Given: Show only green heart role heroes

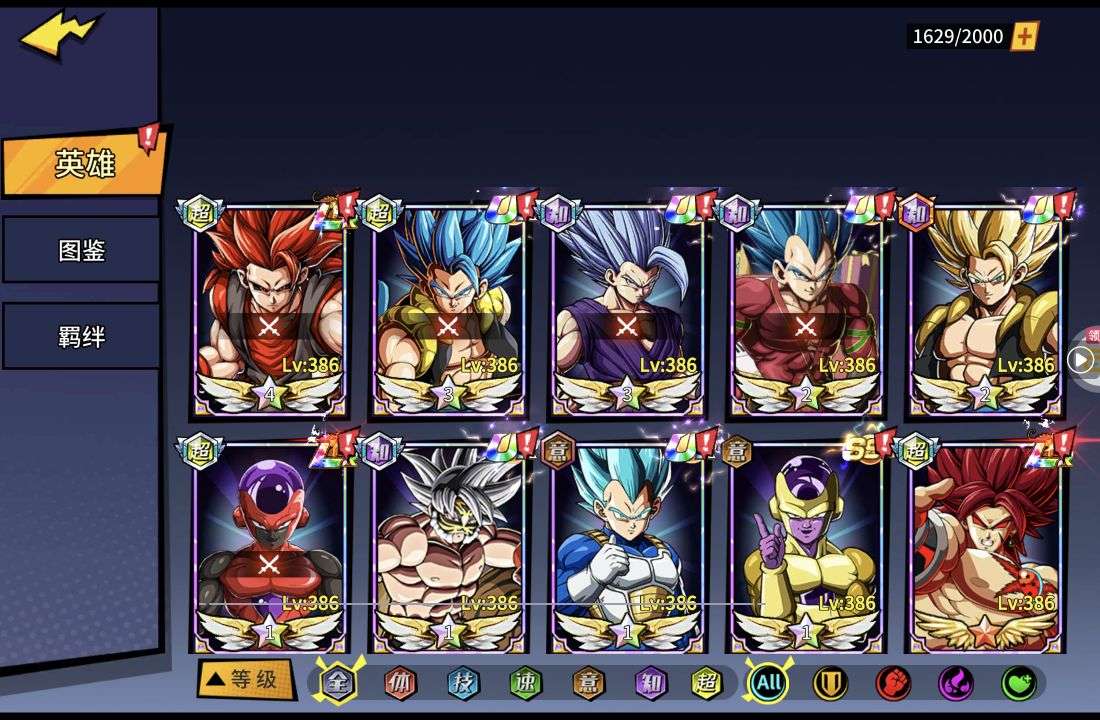Looking at the screenshot, I should point(1019,683).
